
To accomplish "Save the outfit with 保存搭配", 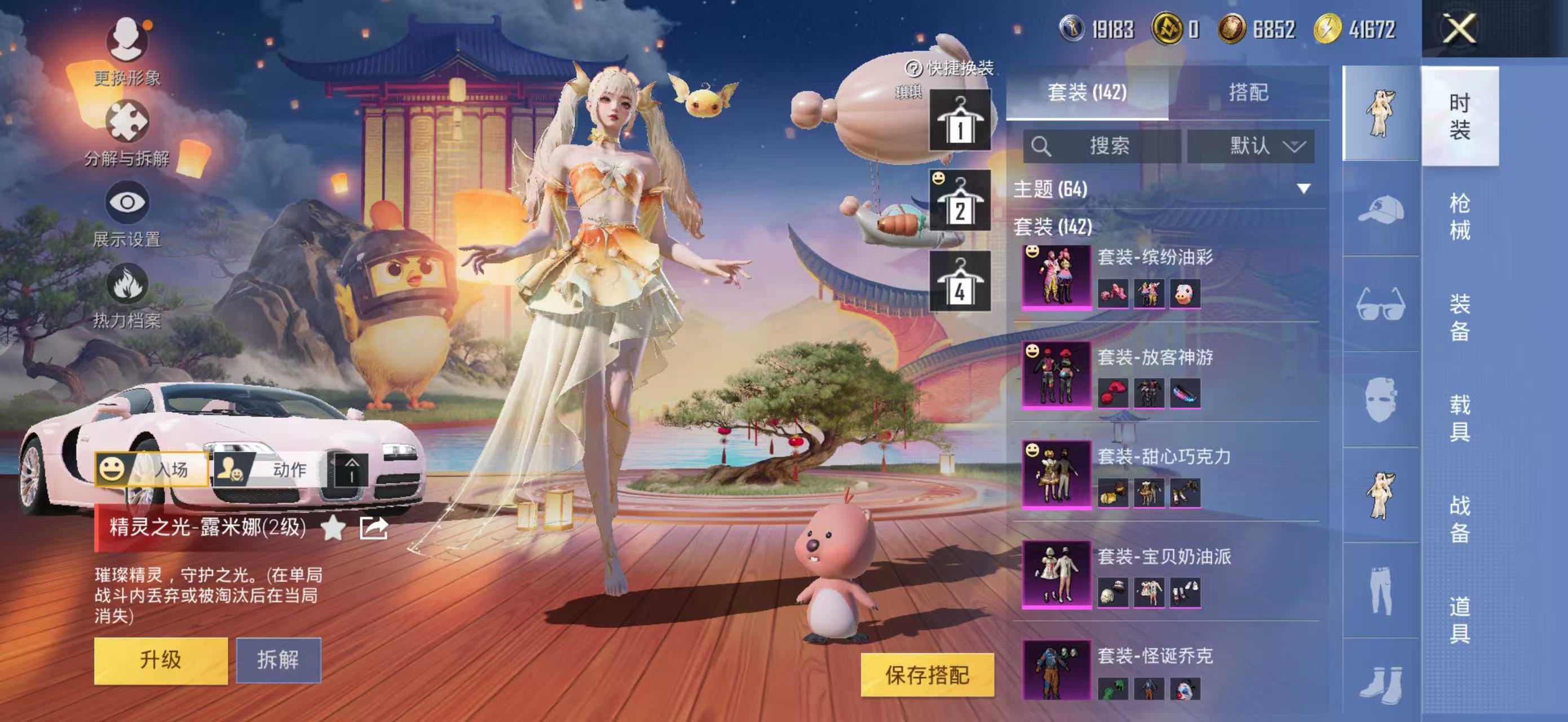I will [926, 675].
